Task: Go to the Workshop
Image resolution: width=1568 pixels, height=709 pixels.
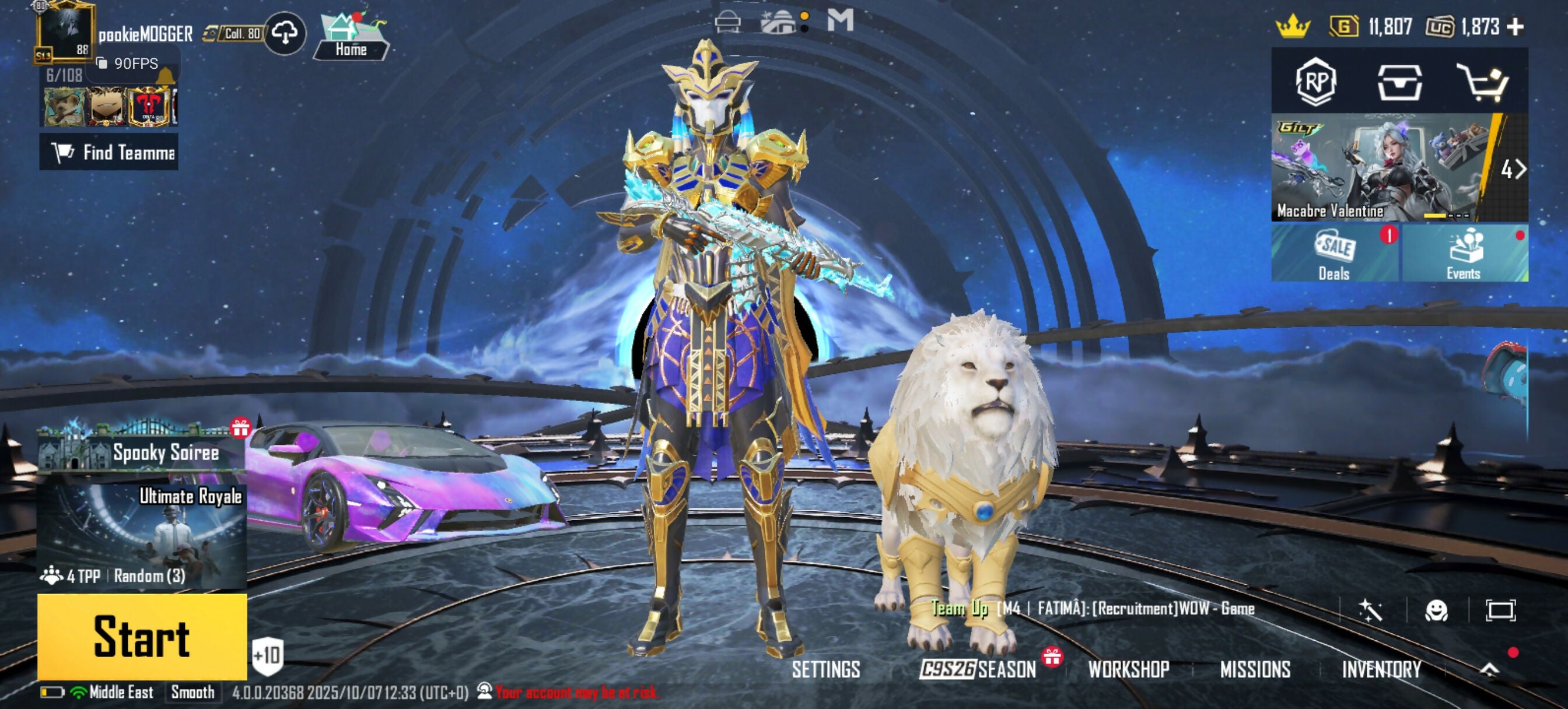Action: click(x=1129, y=669)
